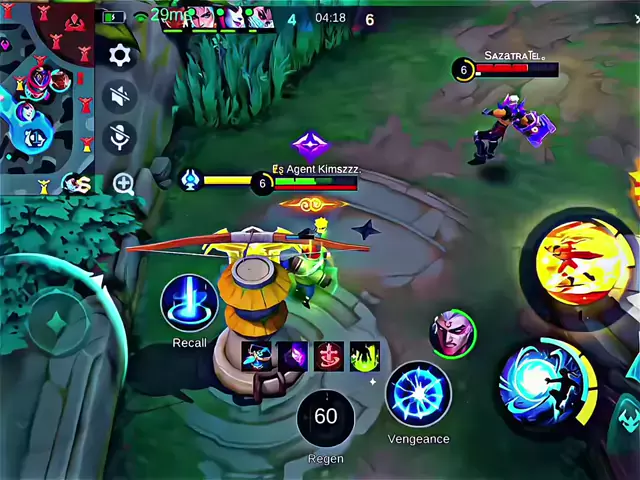Click the magnifier zoom button beside minimap
Viewport: 640px width, 480px height.
click(x=124, y=183)
